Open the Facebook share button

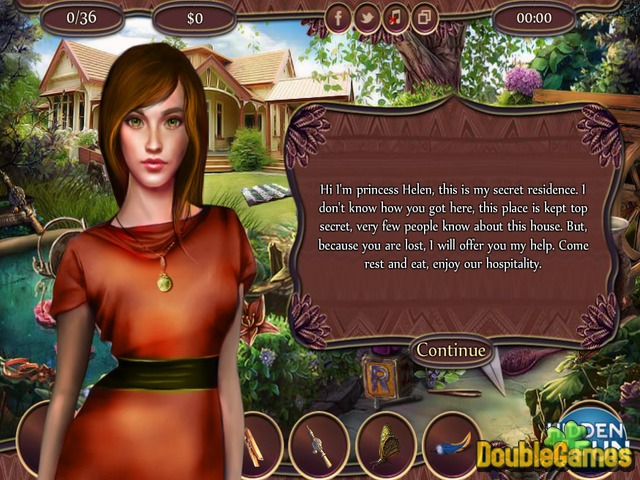click(x=339, y=18)
